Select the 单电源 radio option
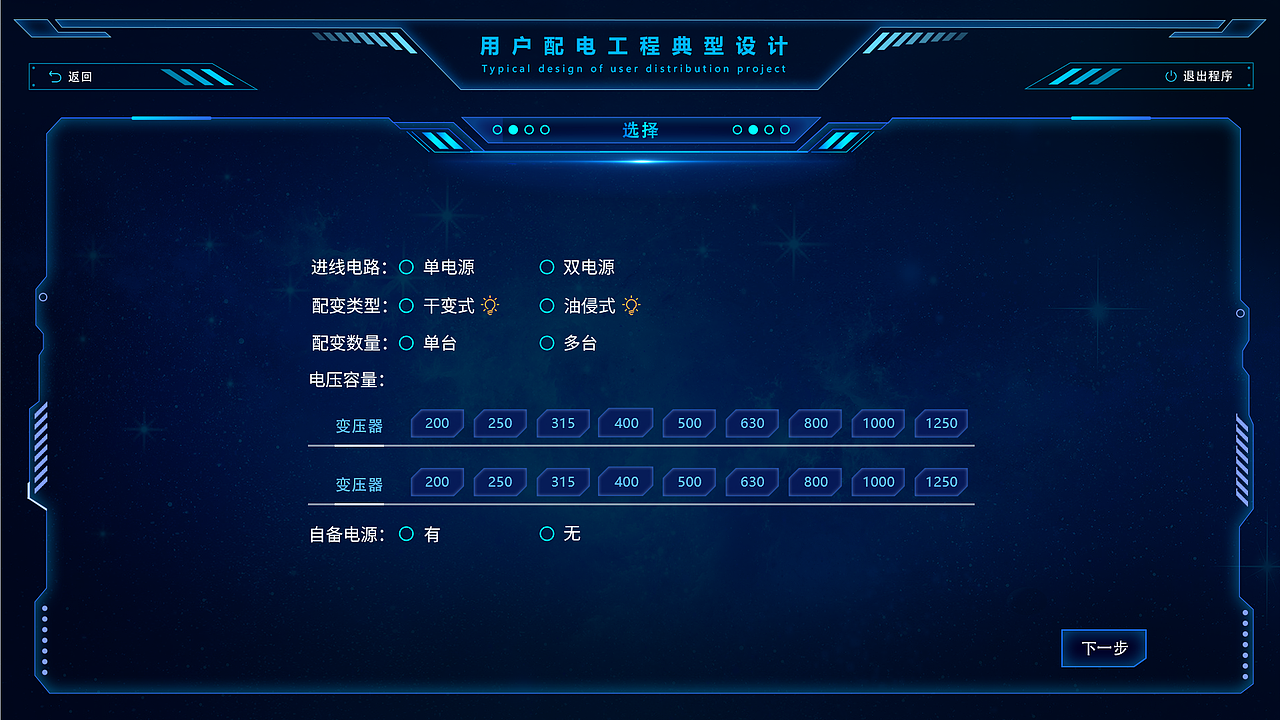This screenshot has height=720, width=1280. pyautogui.click(x=407, y=267)
